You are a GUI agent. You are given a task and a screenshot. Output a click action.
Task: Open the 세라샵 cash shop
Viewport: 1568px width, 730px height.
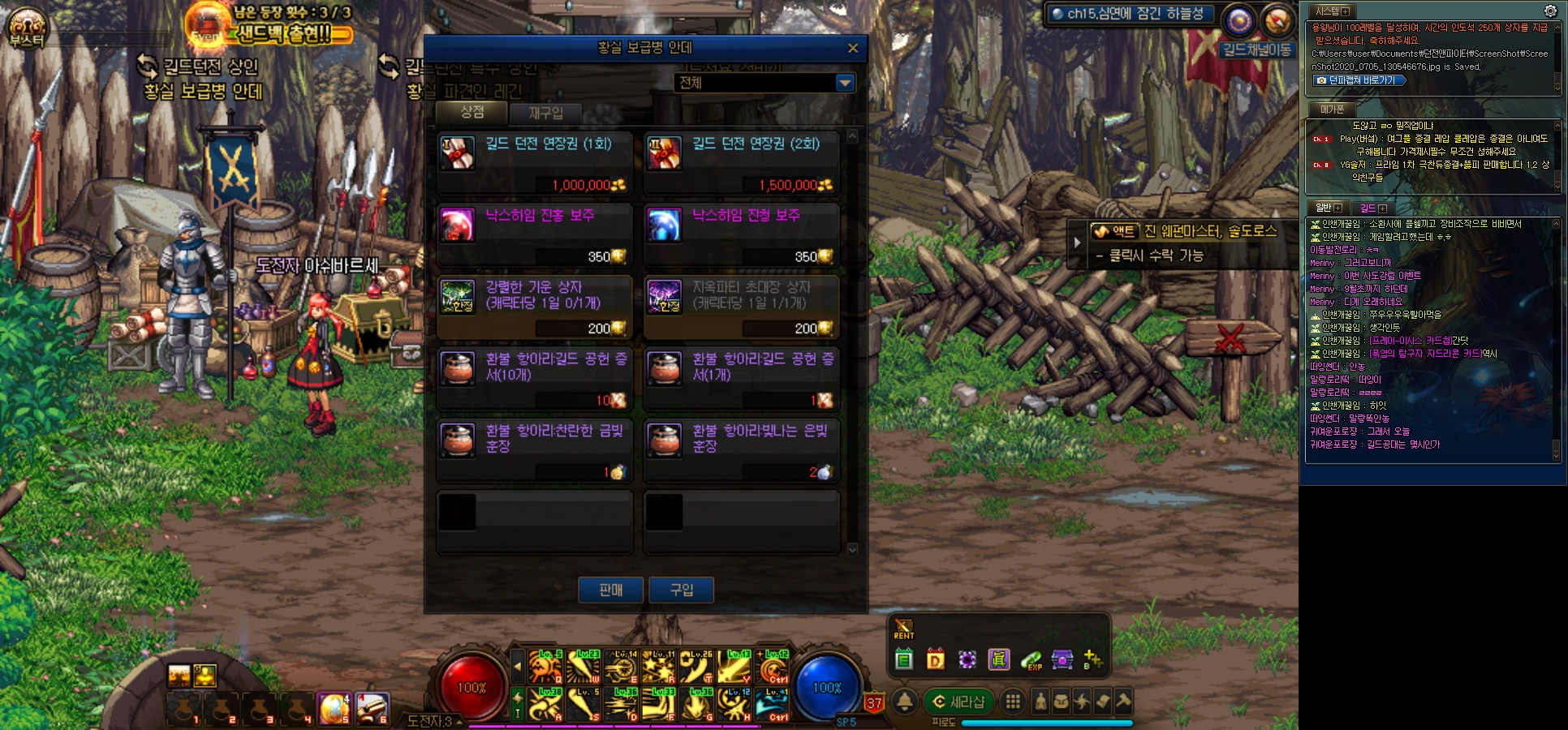[x=958, y=702]
